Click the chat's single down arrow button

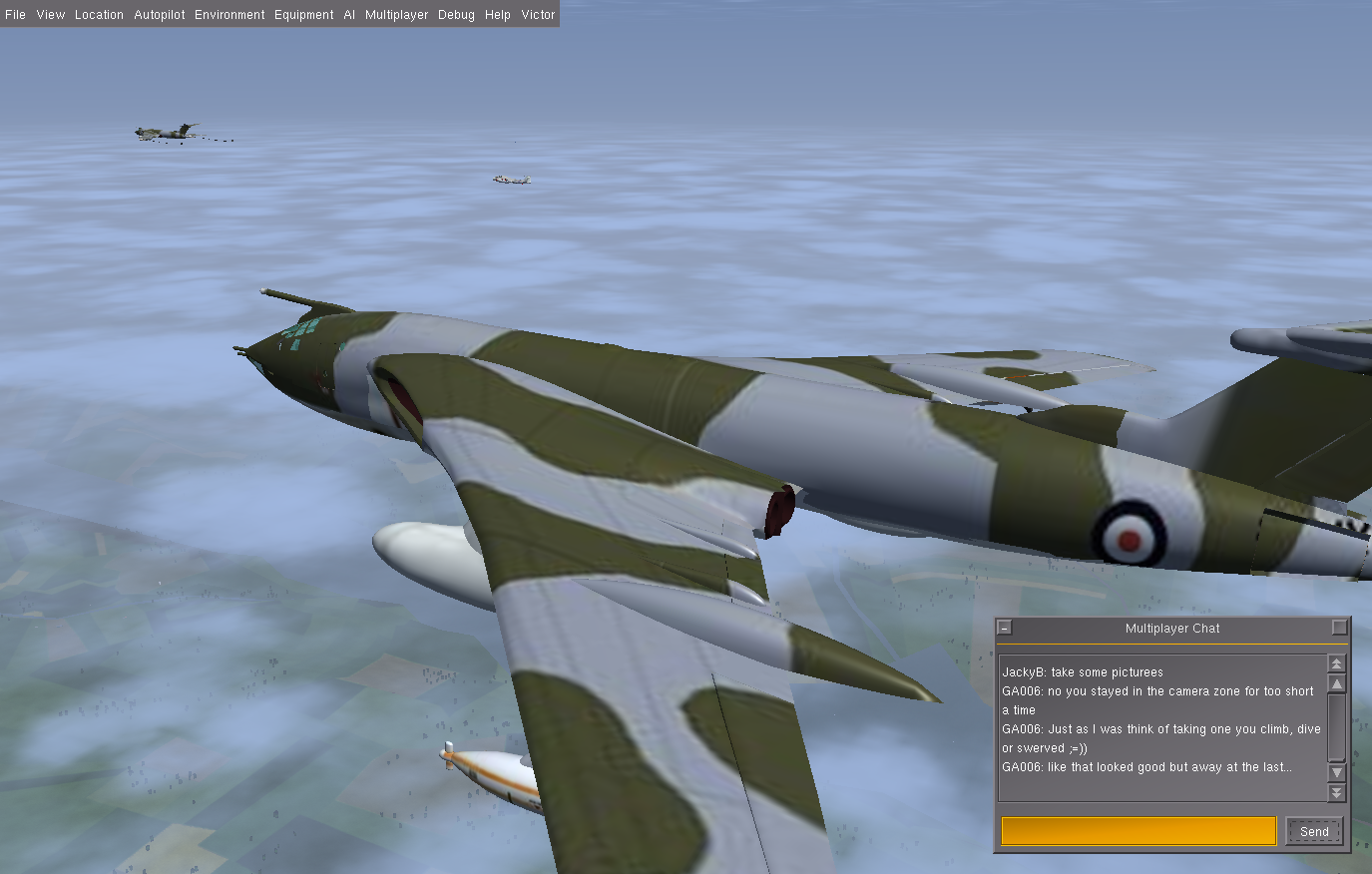(1337, 772)
